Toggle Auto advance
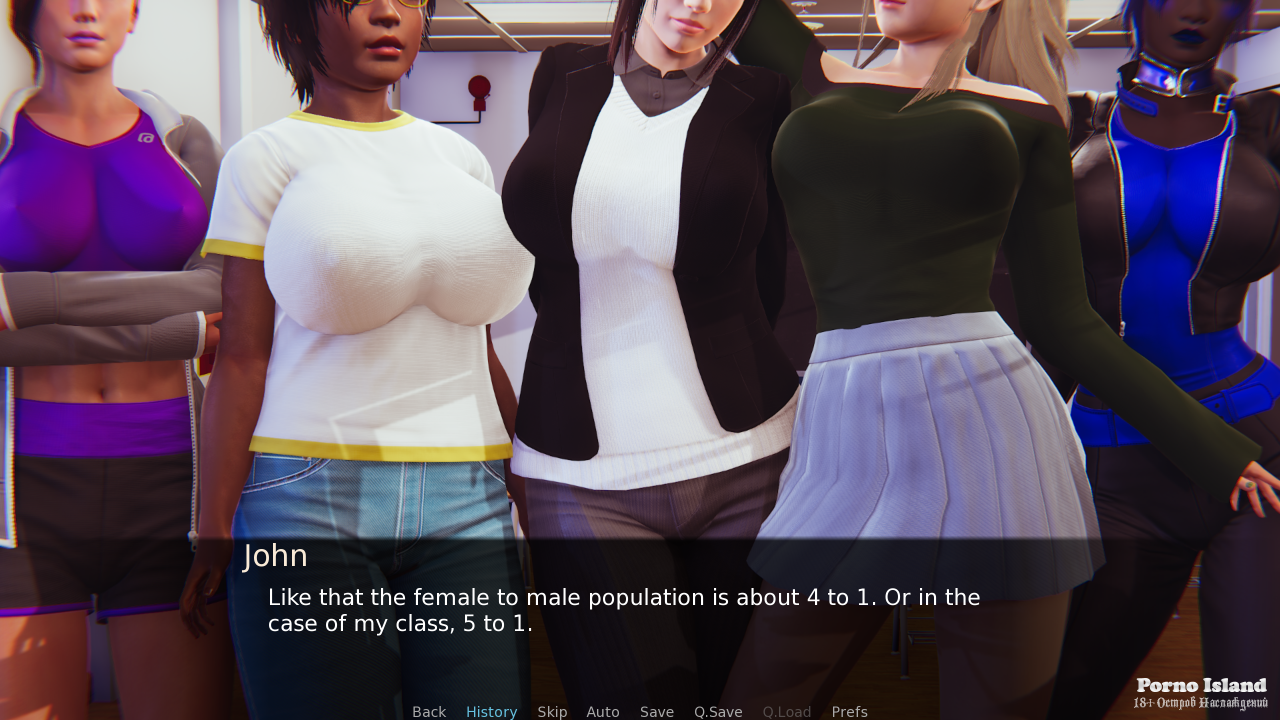This screenshot has height=720, width=1280. [x=603, y=712]
